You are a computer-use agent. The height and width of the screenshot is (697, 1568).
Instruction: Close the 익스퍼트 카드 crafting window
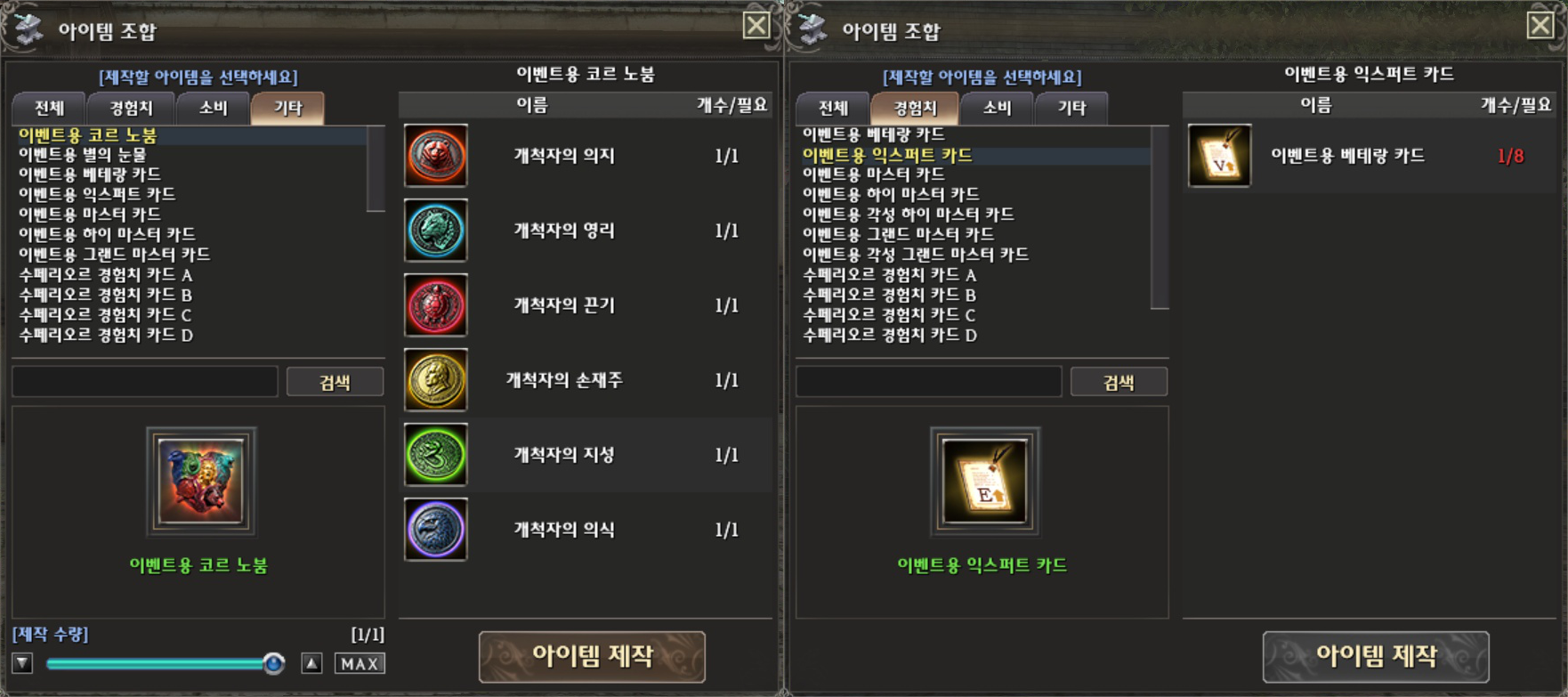1540,25
